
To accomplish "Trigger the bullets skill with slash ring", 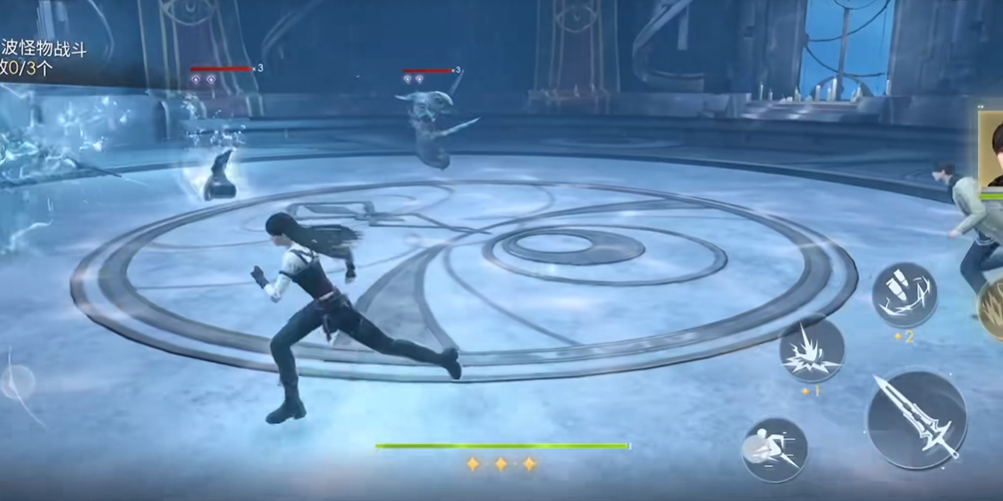I will click(x=904, y=295).
